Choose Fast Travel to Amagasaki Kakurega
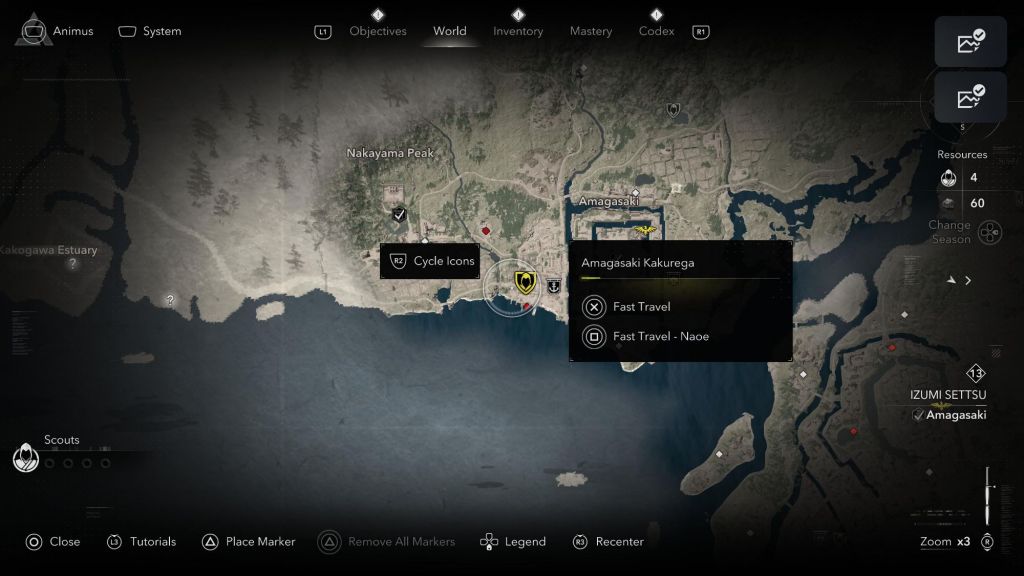This screenshot has width=1024, height=576. tap(641, 307)
